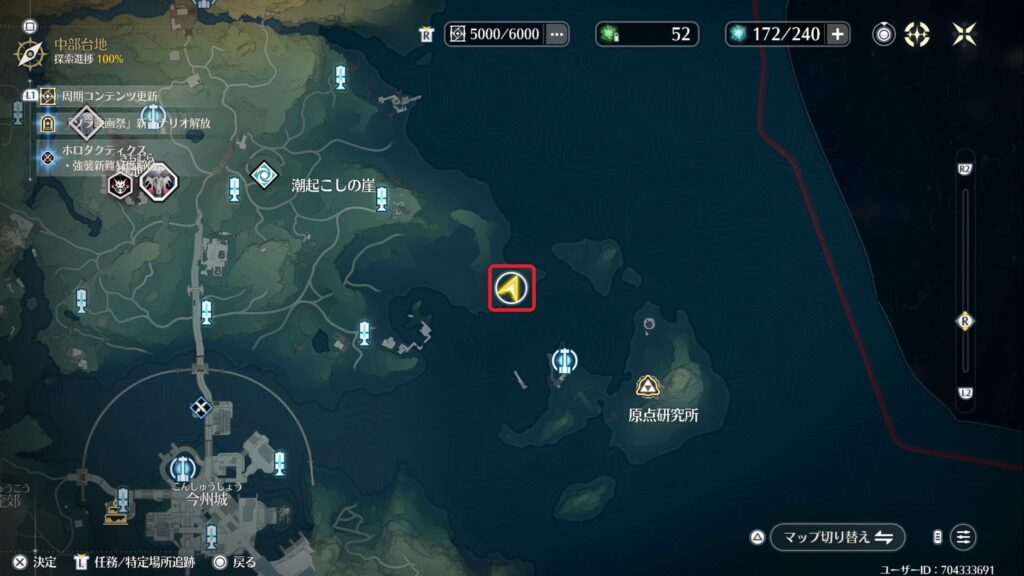Select the 潮起こしの崖 spiral marker

[x=264, y=174]
